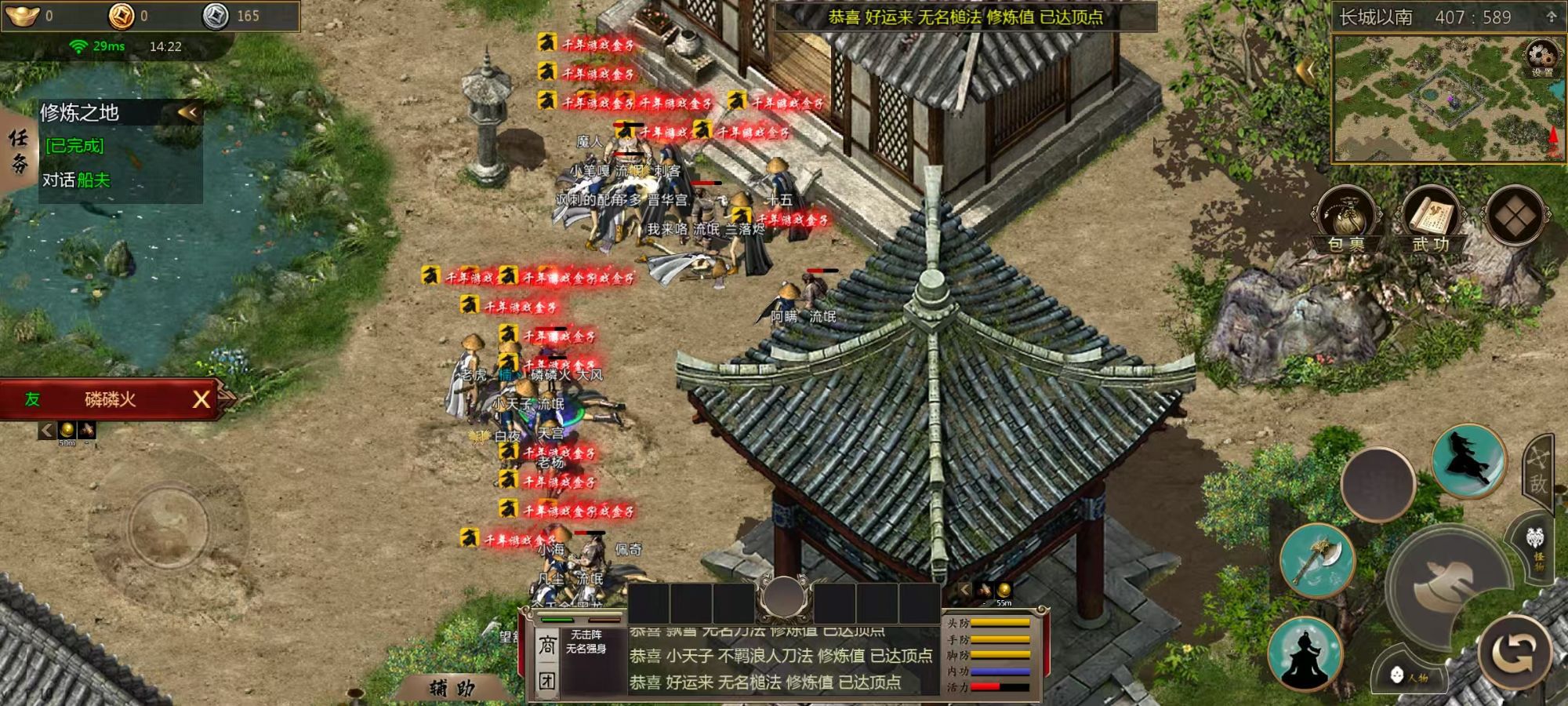Image resolution: width=1568 pixels, height=706 pixels.
Task: Select the 敌 enemy targeting tab
Action: (x=1537, y=471)
